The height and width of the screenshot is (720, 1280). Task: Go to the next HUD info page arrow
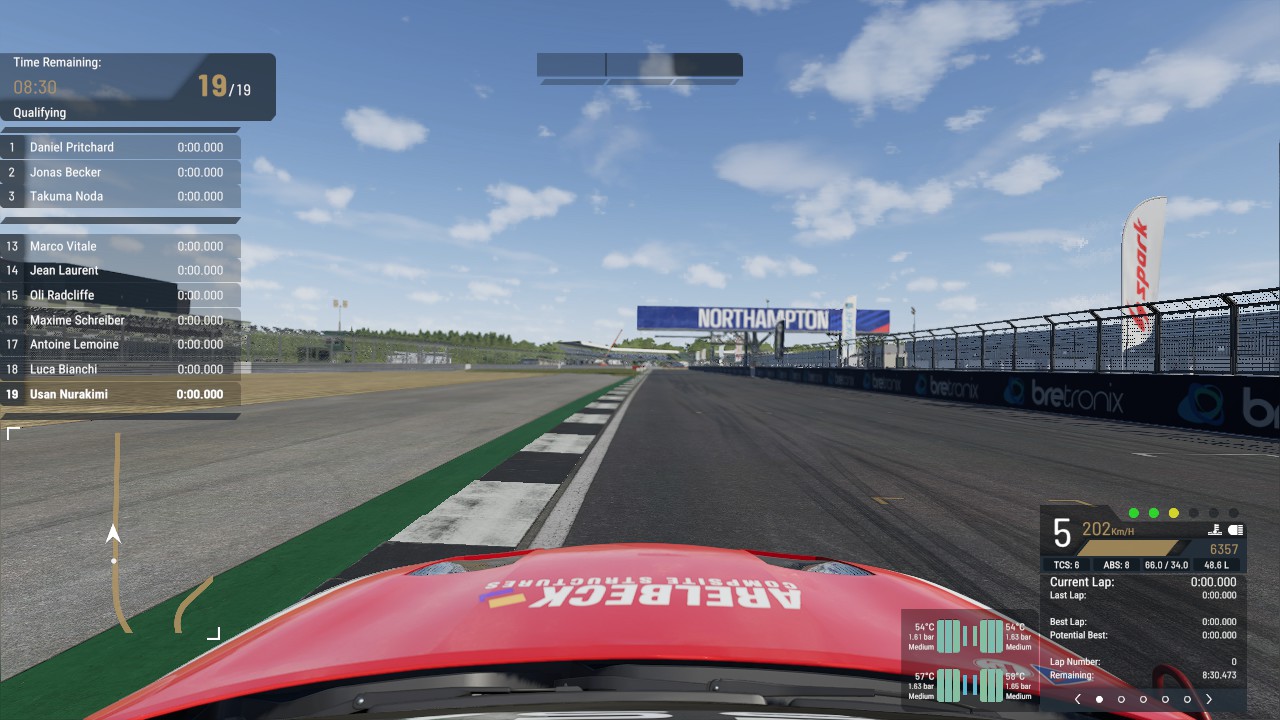coord(1209,700)
